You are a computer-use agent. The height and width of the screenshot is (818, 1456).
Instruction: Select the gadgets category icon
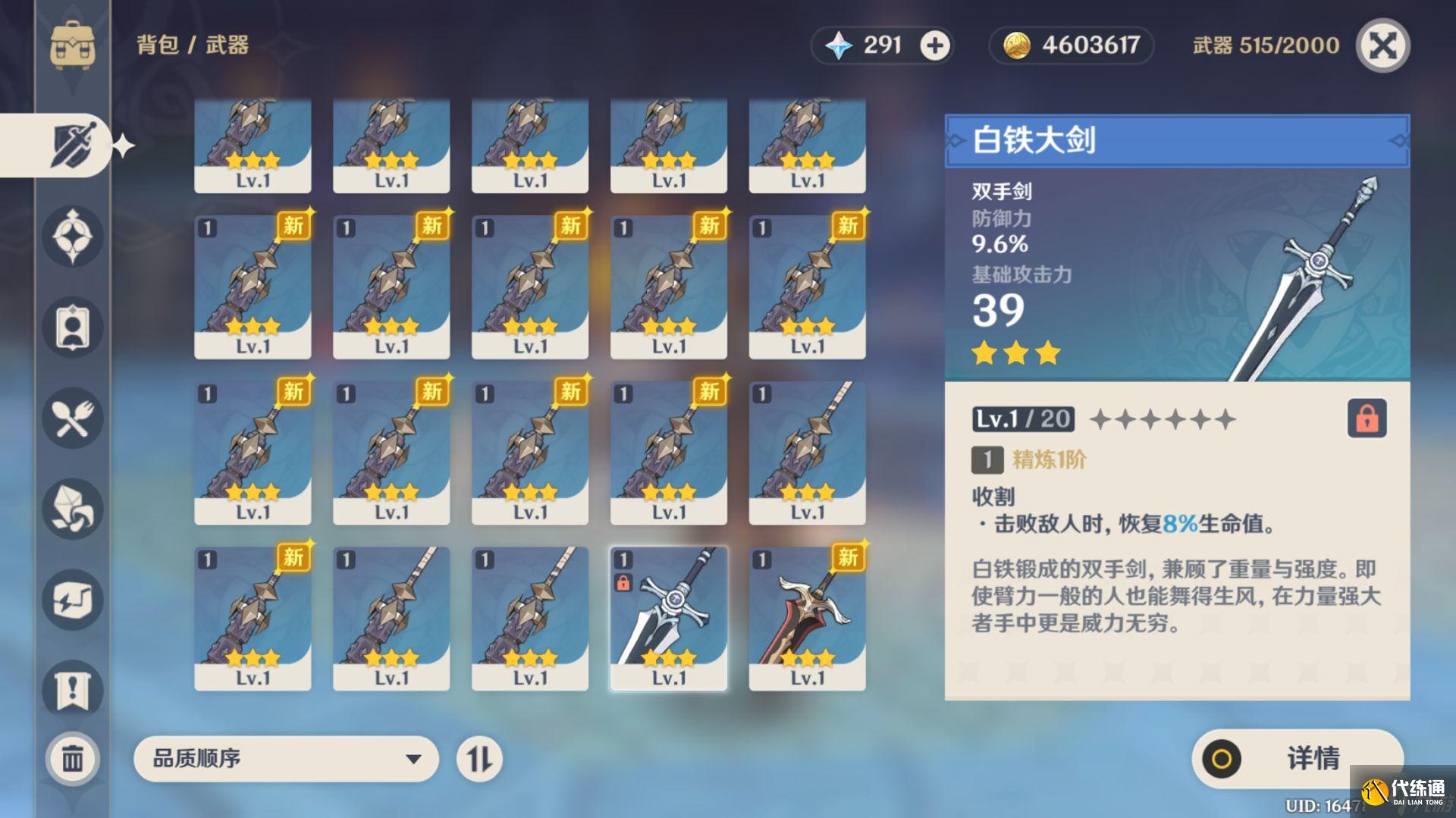(72, 600)
